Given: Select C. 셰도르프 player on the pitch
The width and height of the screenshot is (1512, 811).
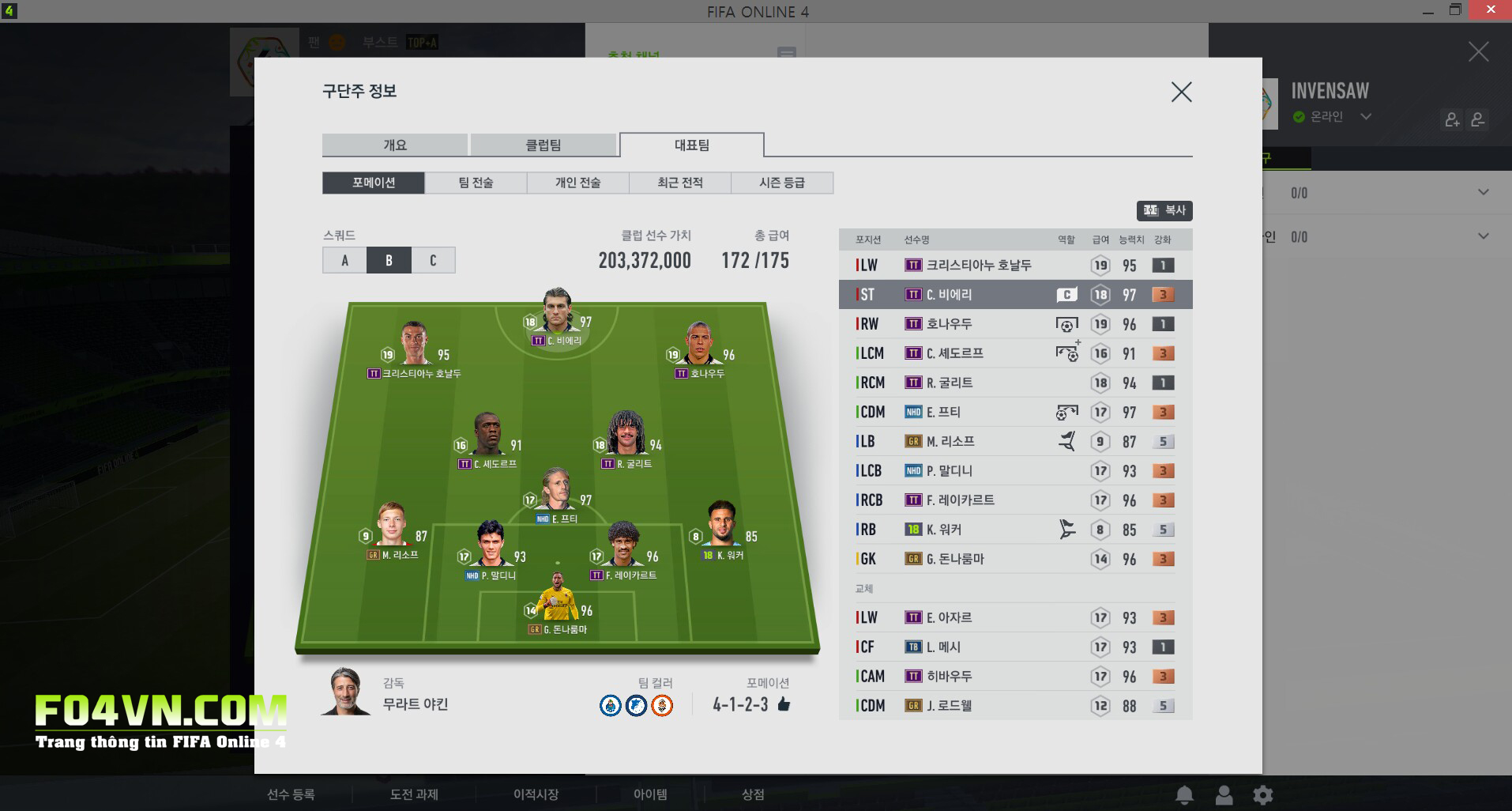Looking at the screenshot, I should click(488, 437).
